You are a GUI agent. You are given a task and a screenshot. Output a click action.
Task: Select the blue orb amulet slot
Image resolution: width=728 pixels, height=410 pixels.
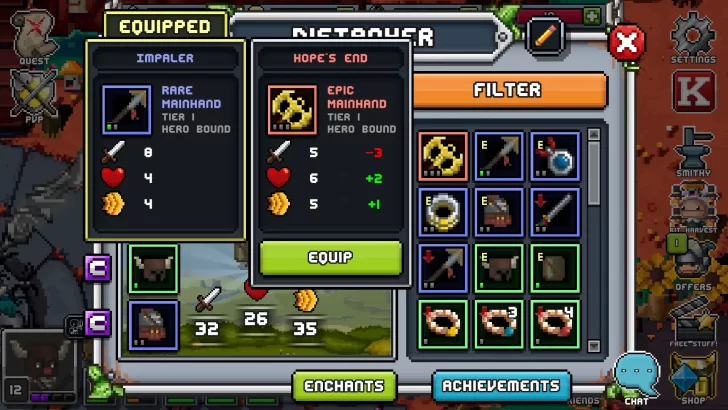[555, 157]
